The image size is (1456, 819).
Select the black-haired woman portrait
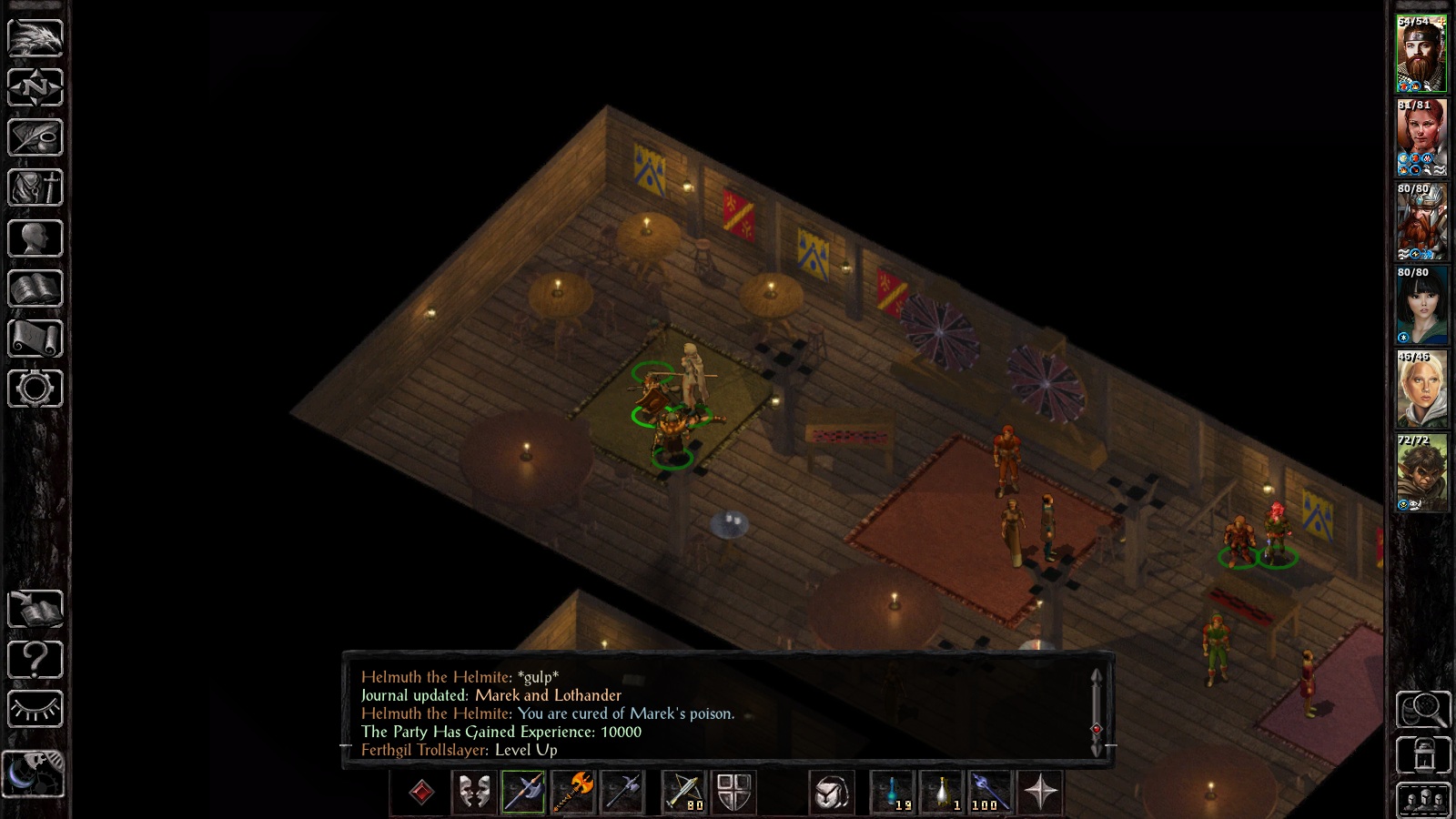coord(1421,307)
